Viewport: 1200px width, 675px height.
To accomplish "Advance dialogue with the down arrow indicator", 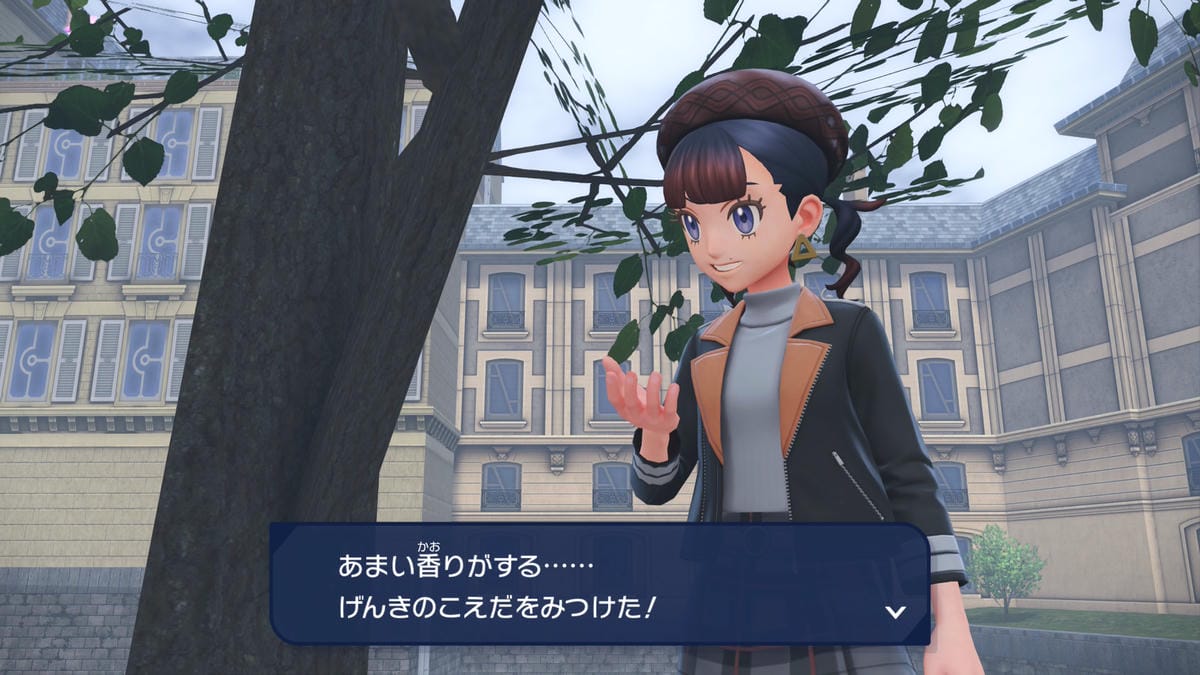I will click(x=896, y=611).
